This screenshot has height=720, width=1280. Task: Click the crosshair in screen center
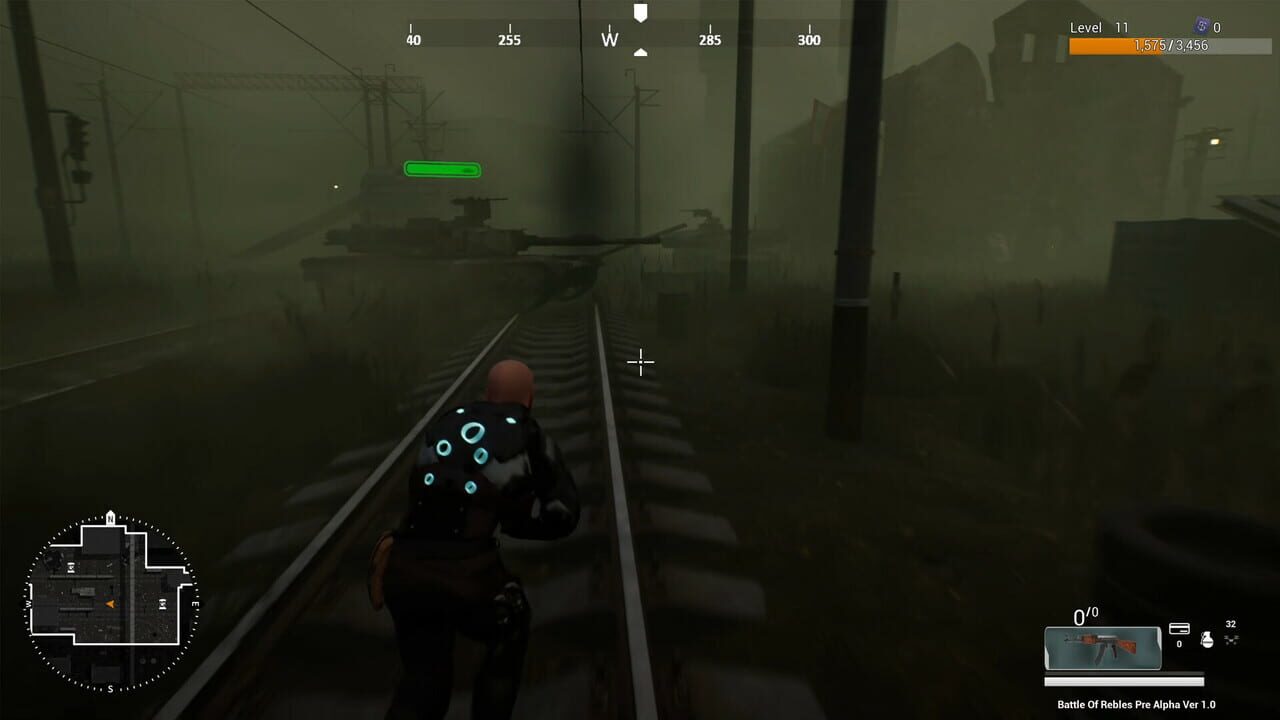point(640,362)
